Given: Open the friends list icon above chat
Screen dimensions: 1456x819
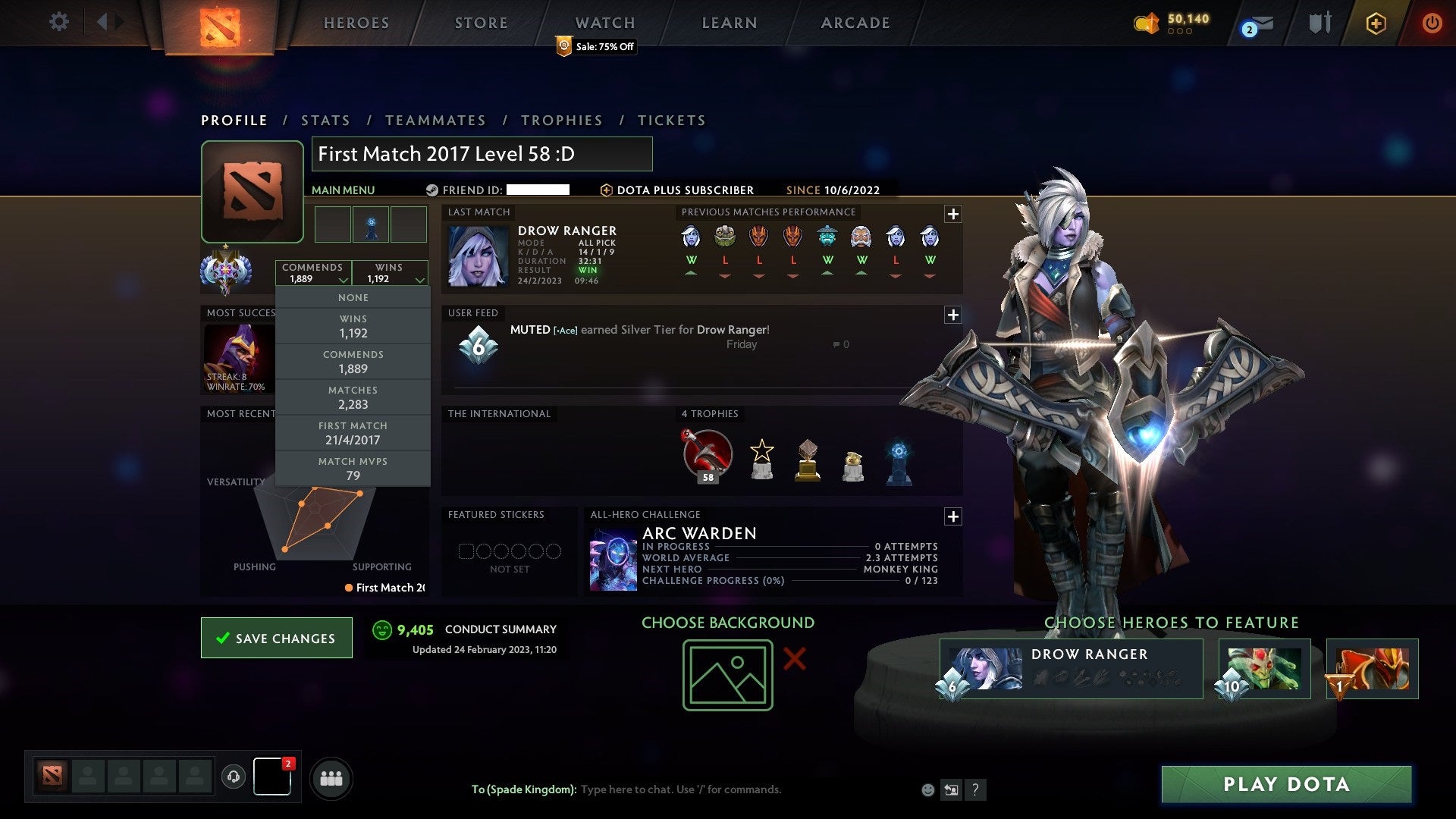Looking at the screenshot, I should click(331, 778).
